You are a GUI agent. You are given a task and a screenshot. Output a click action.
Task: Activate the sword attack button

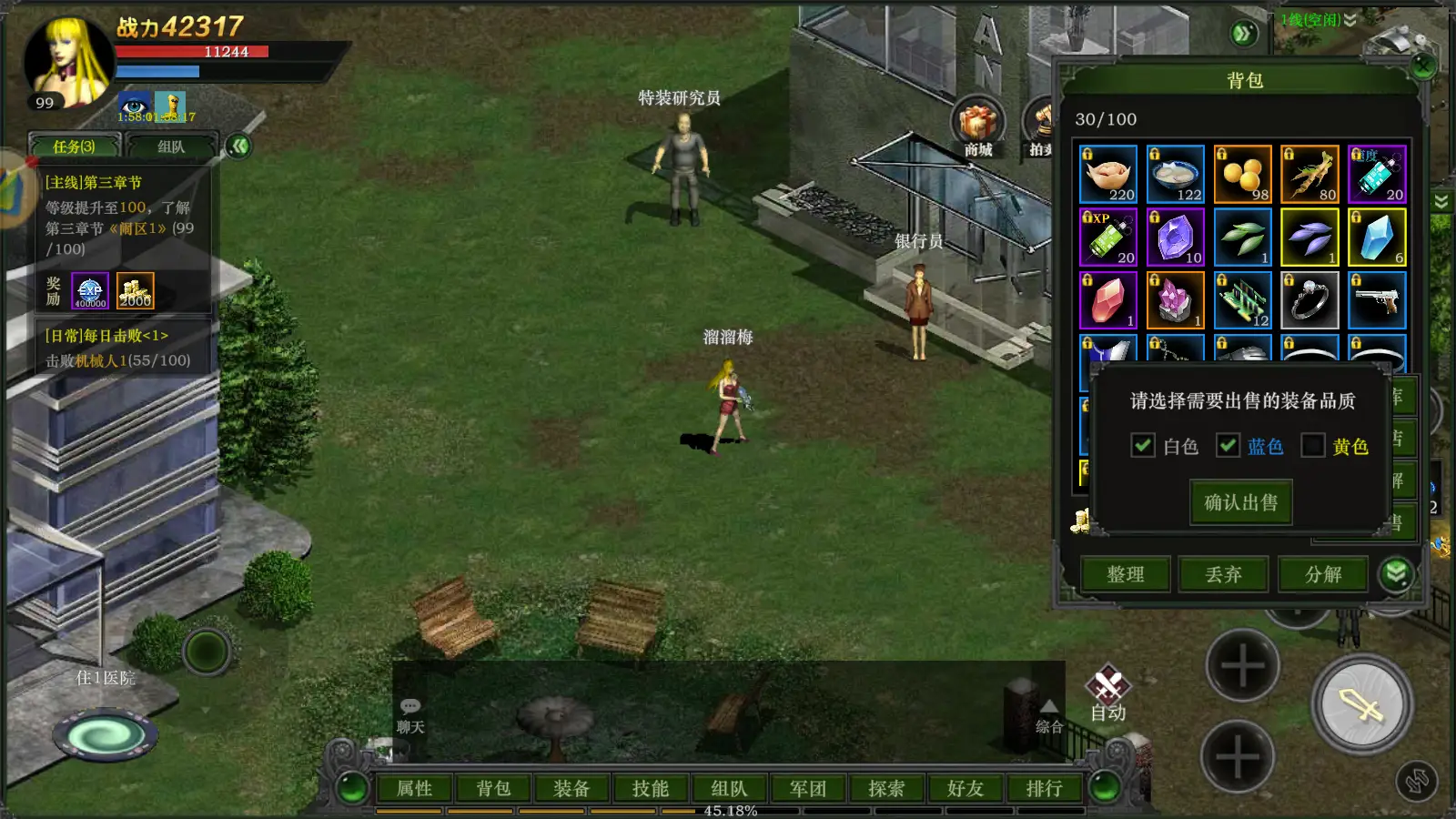pyautogui.click(x=1361, y=704)
